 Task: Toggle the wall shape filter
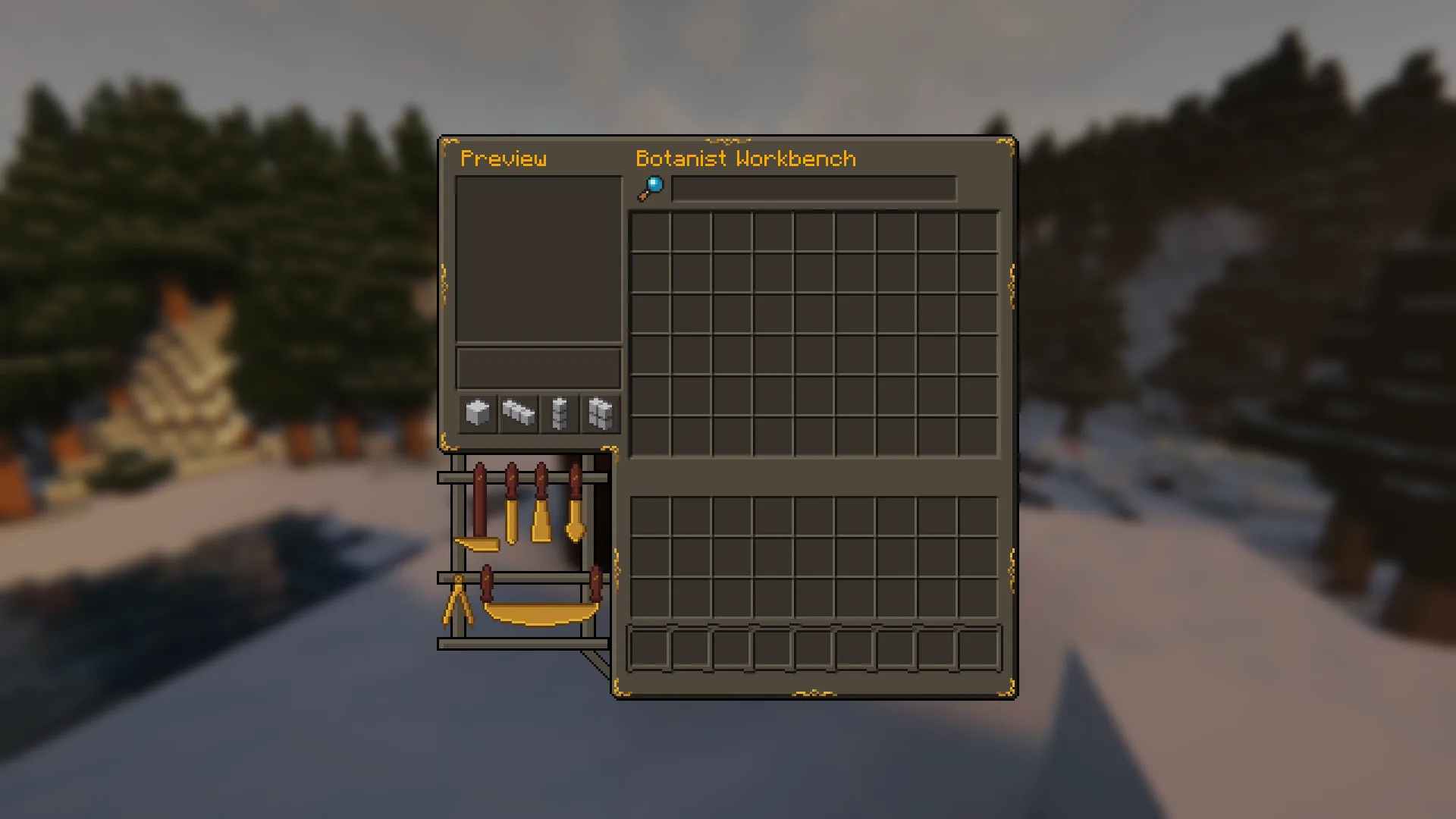click(x=600, y=413)
